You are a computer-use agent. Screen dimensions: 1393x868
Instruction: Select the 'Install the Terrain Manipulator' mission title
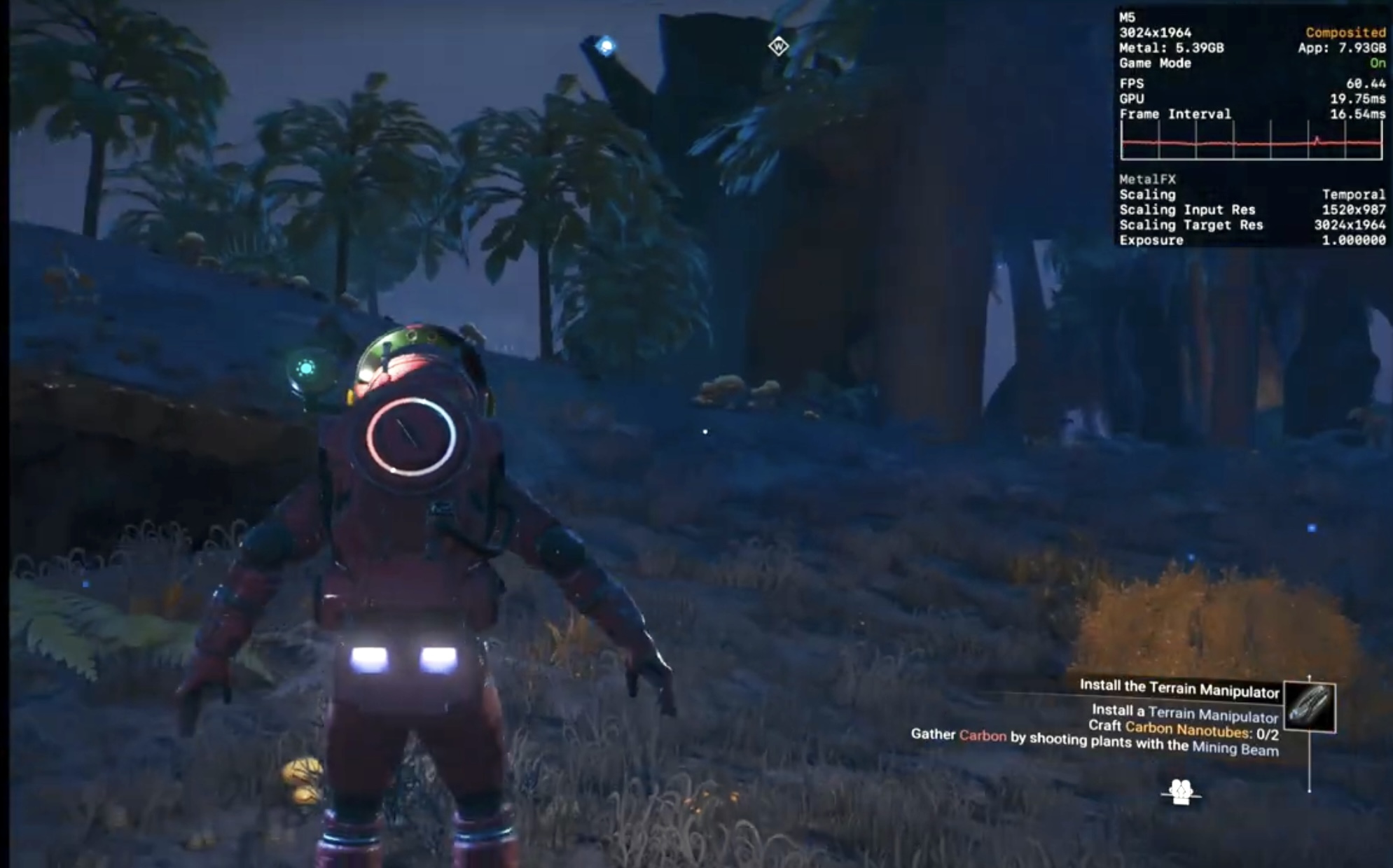click(1179, 688)
